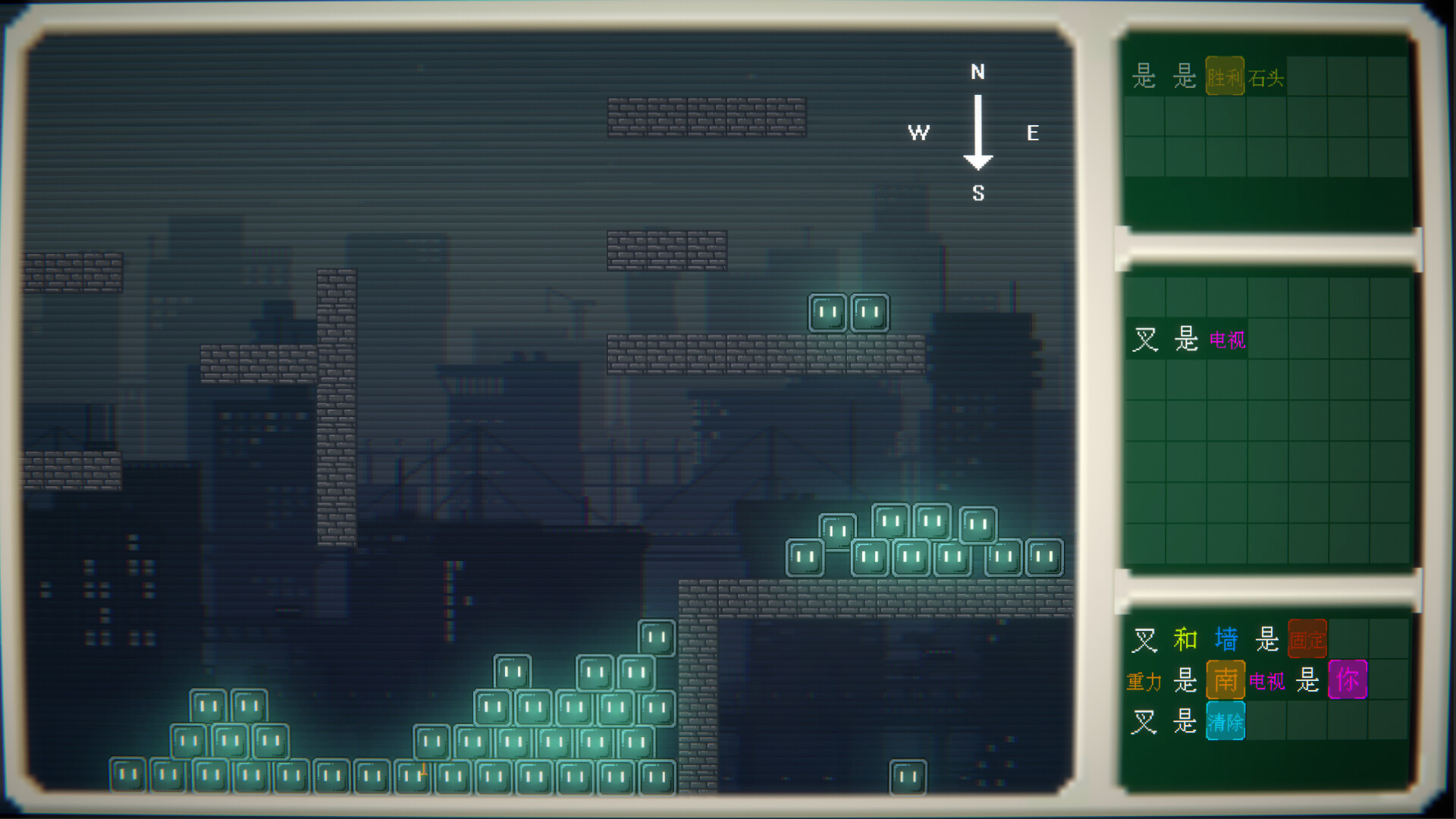Click the N label on the compass

[x=977, y=73]
